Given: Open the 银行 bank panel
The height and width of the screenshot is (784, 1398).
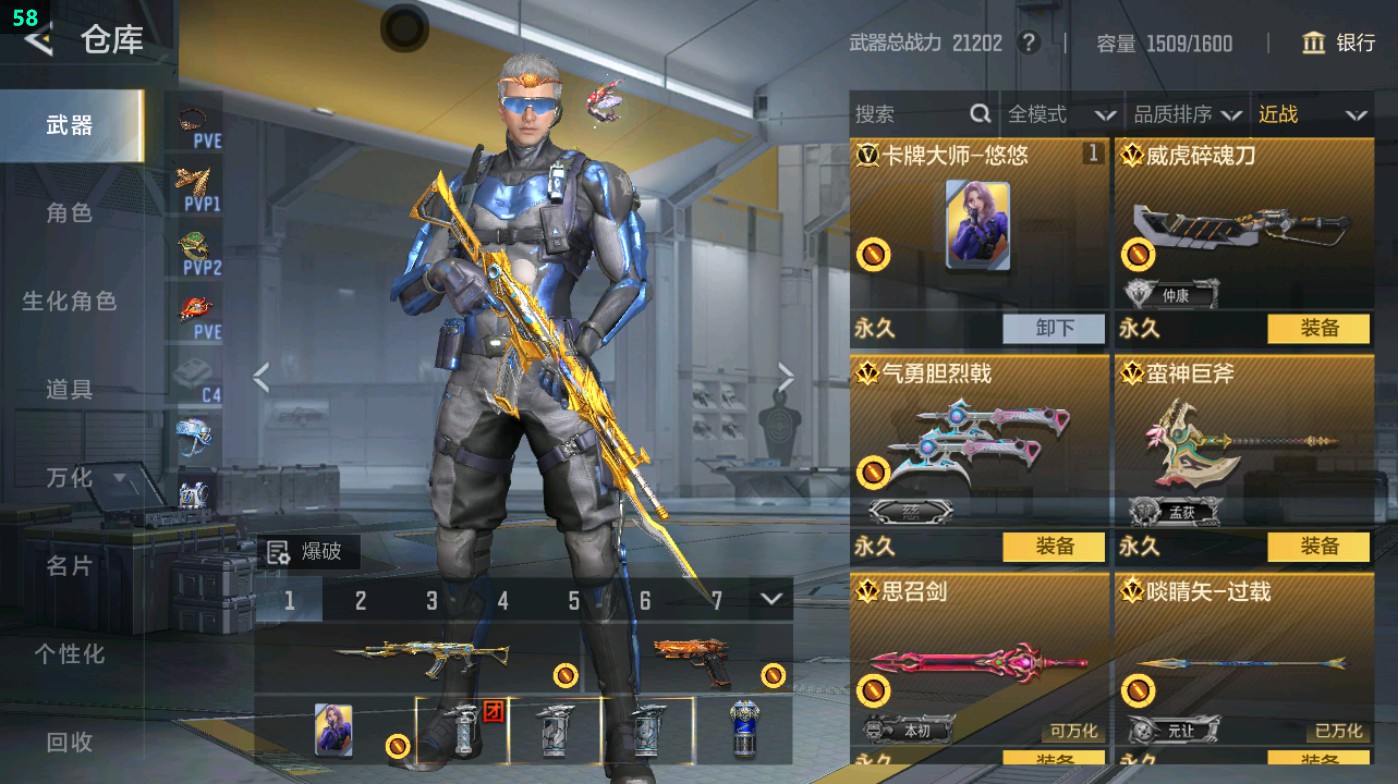Looking at the screenshot, I should 1340,44.
